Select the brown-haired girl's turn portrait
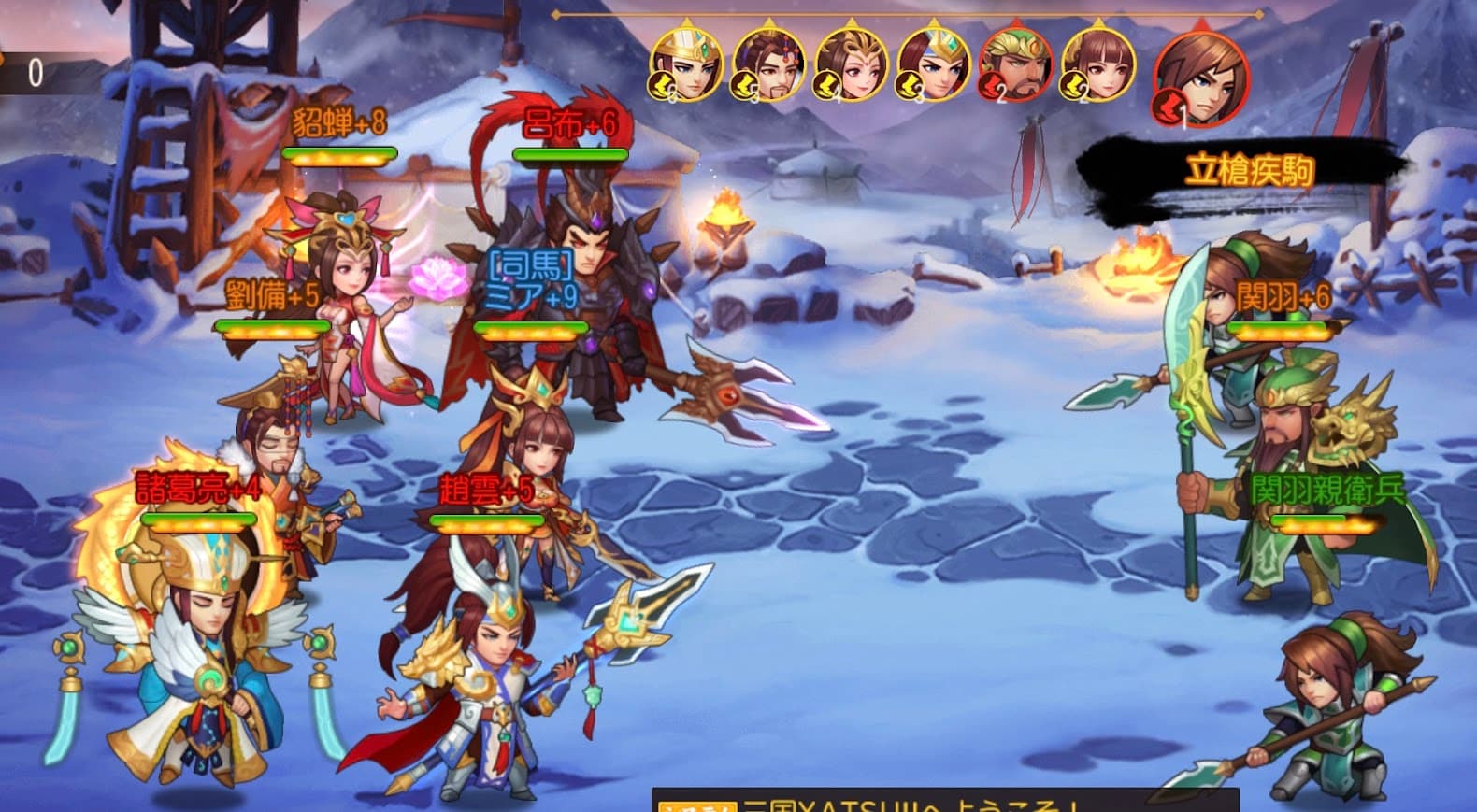This screenshot has height=812, width=1477. pyautogui.click(x=1097, y=64)
